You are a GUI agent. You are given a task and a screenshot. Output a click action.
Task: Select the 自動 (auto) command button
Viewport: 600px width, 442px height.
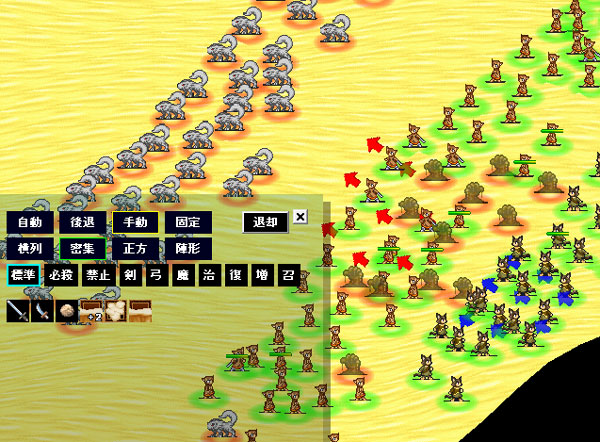tap(29, 222)
